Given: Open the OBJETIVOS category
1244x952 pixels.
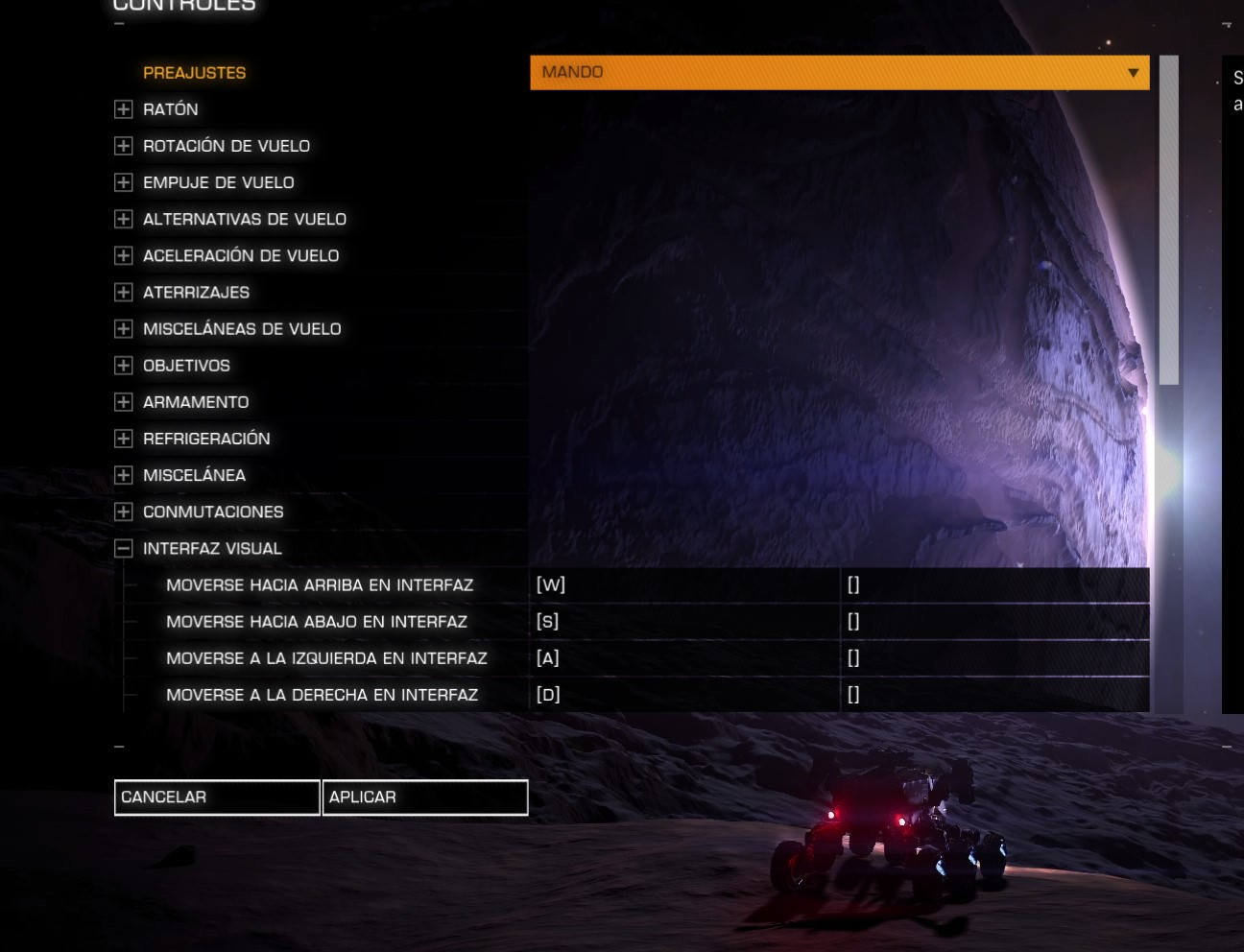Looking at the screenshot, I should (123, 366).
